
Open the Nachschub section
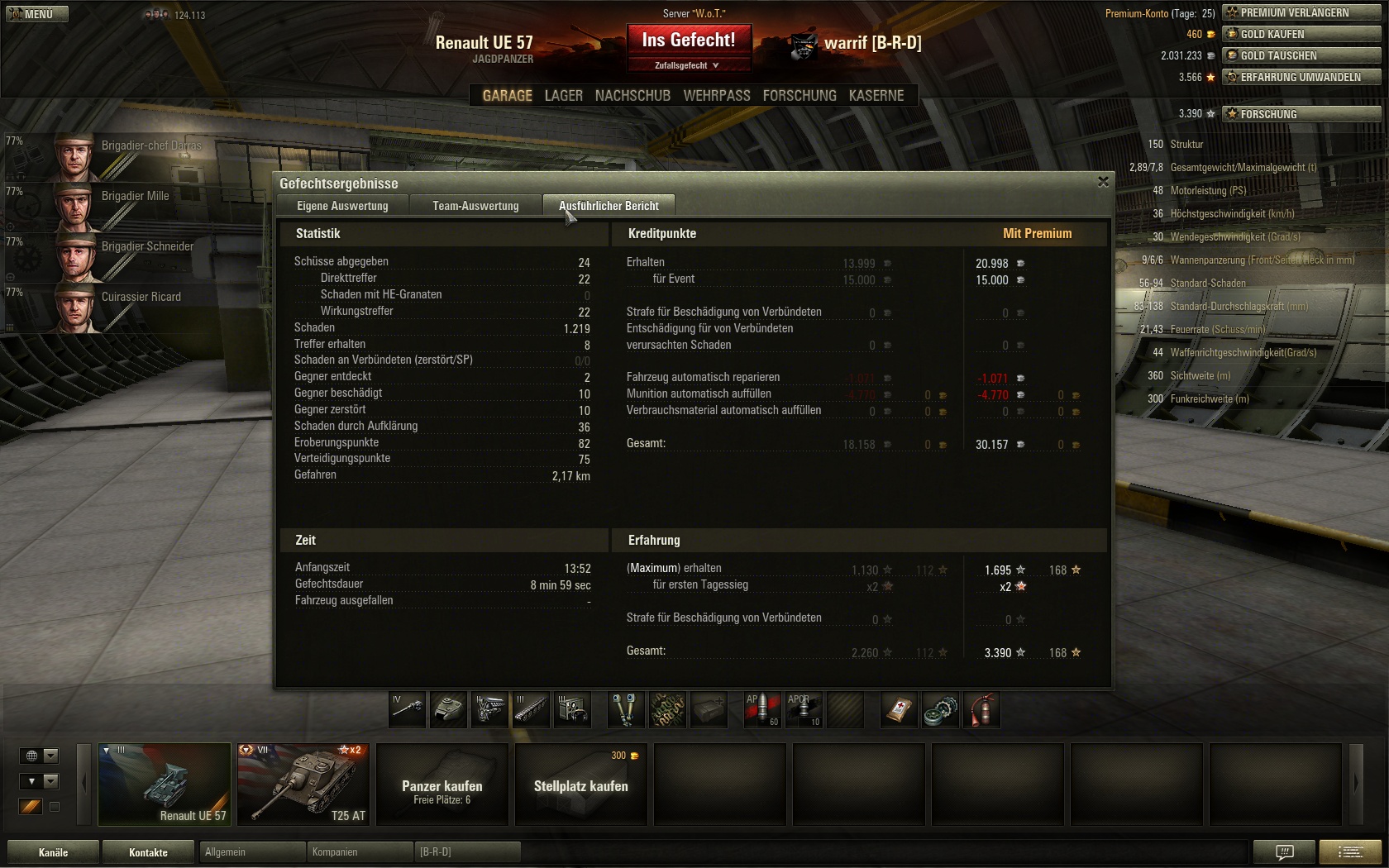pos(632,96)
